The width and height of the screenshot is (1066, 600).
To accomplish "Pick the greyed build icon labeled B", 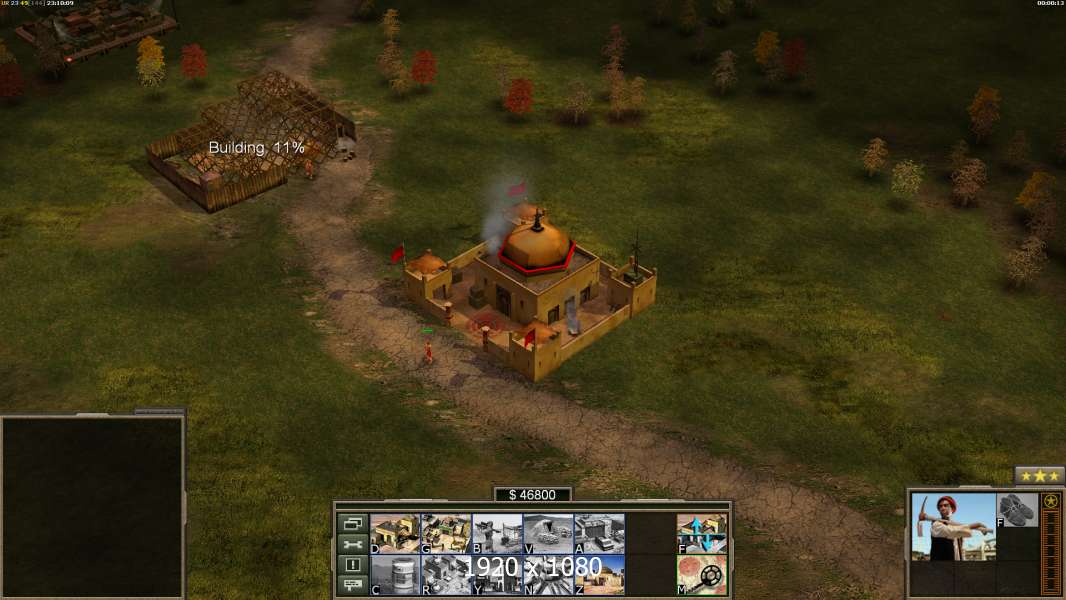I will click(497, 533).
